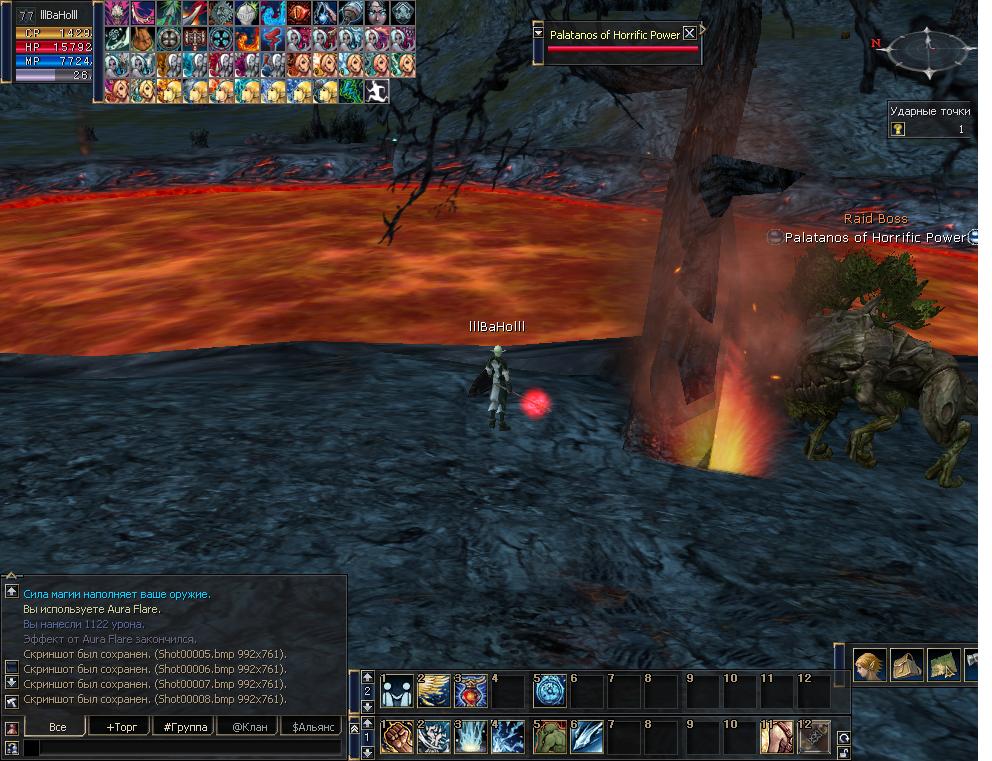The height and width of the screenshot is (761, 992).
Task: Close the Palatanos of Horrific Power target window
Action: [x=689, y=33]
